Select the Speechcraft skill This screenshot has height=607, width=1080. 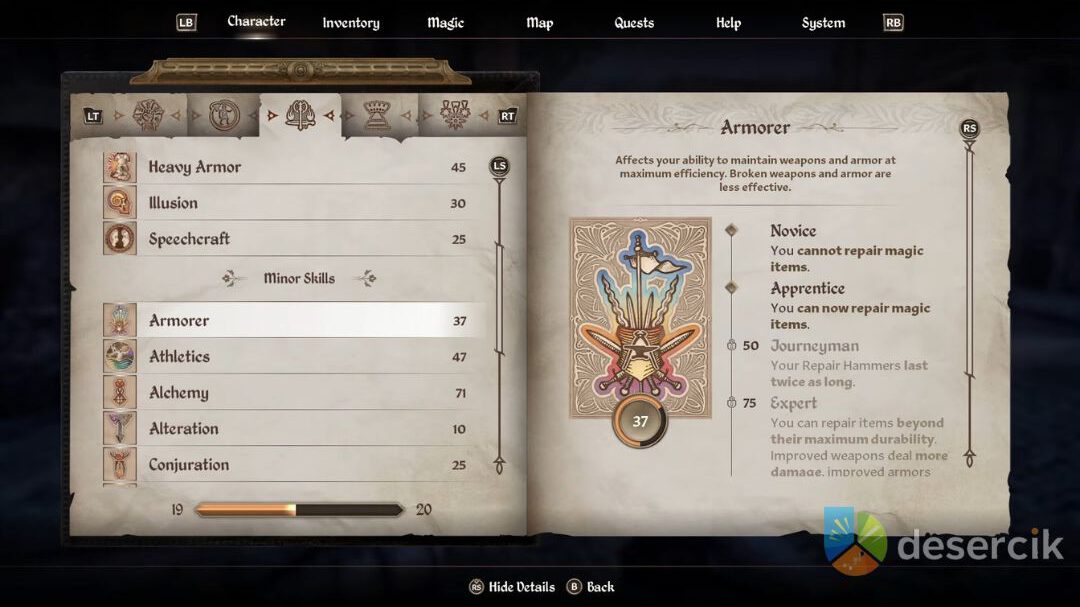[x=290, y=239]
